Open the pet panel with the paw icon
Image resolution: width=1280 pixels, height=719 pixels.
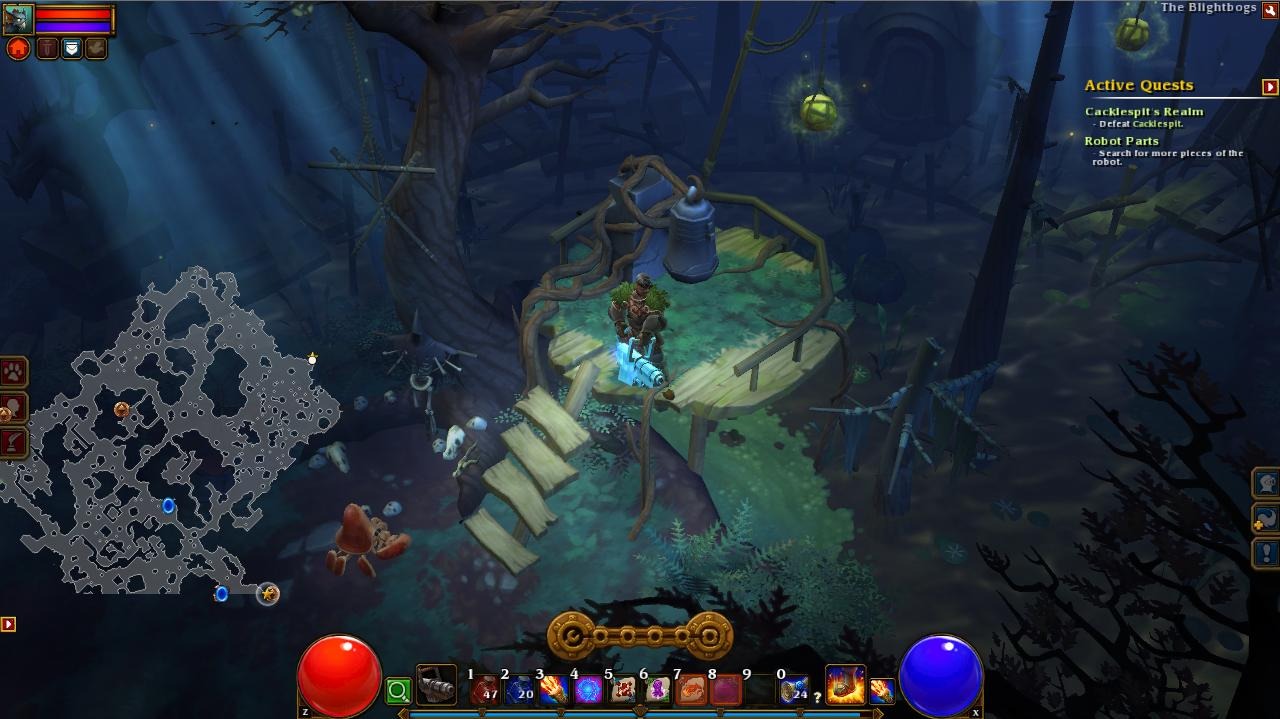(x=14, y=373)
